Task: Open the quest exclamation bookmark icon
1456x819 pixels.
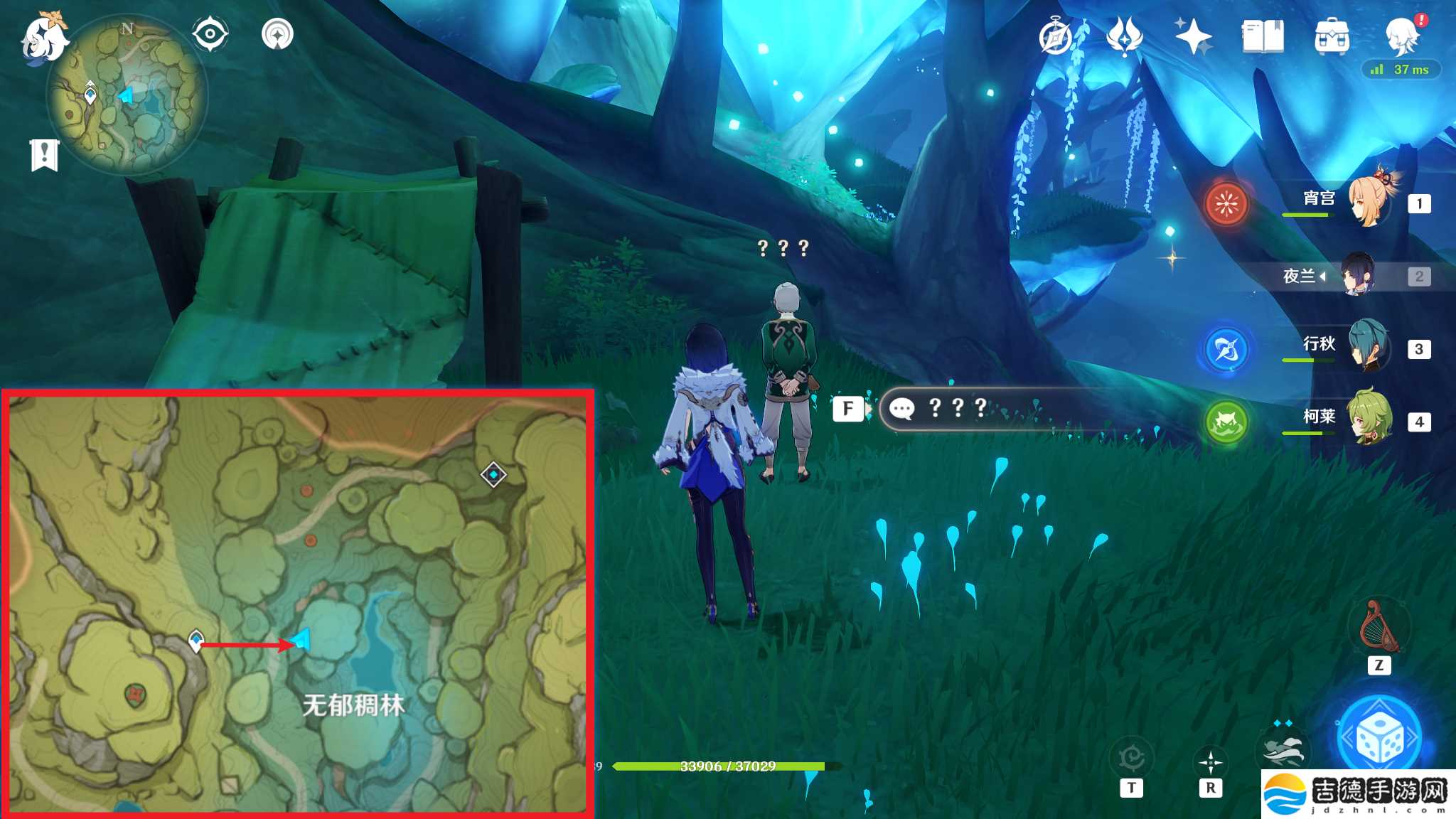Action: pyautogui.click(x=44, y=154)
